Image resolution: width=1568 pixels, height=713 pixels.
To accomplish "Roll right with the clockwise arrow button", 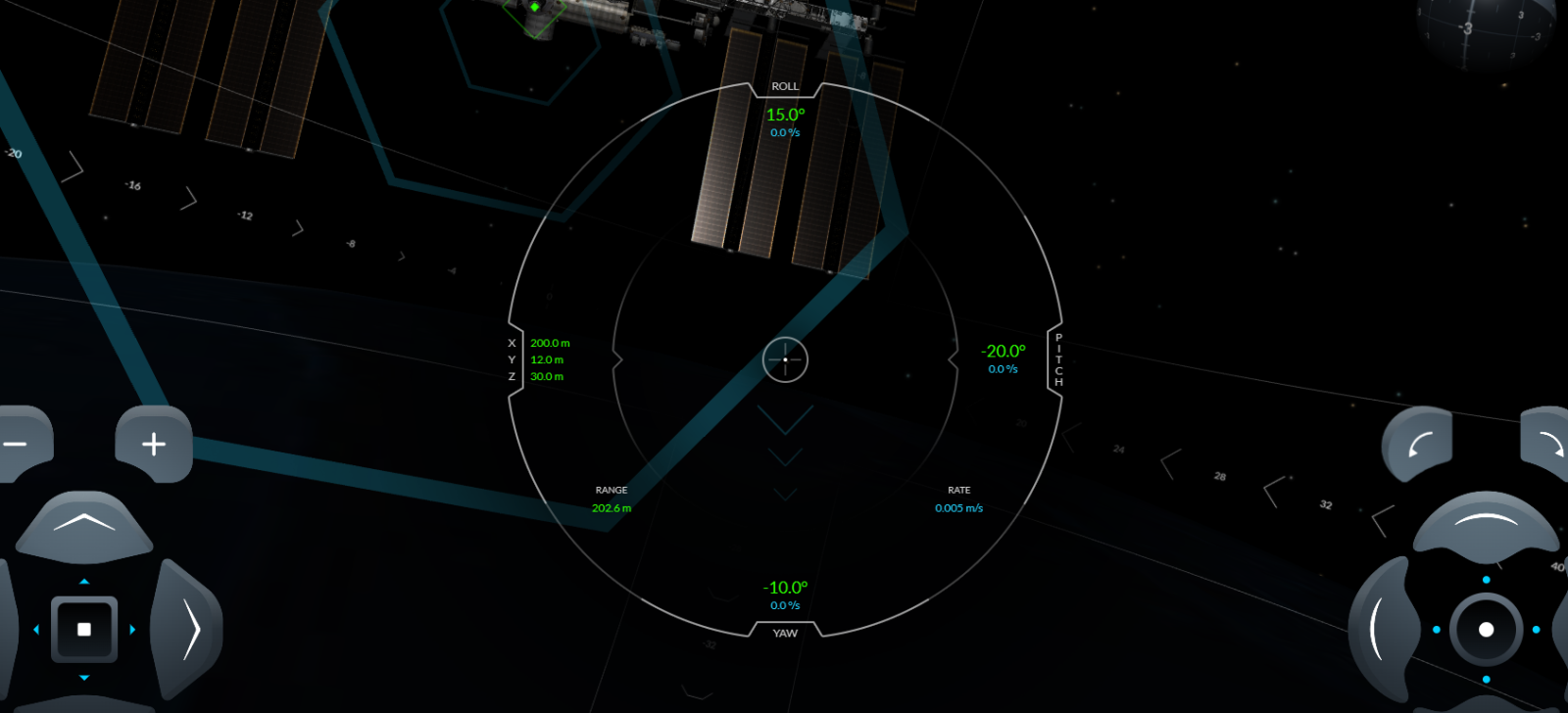I will (x=1548, y=444).
